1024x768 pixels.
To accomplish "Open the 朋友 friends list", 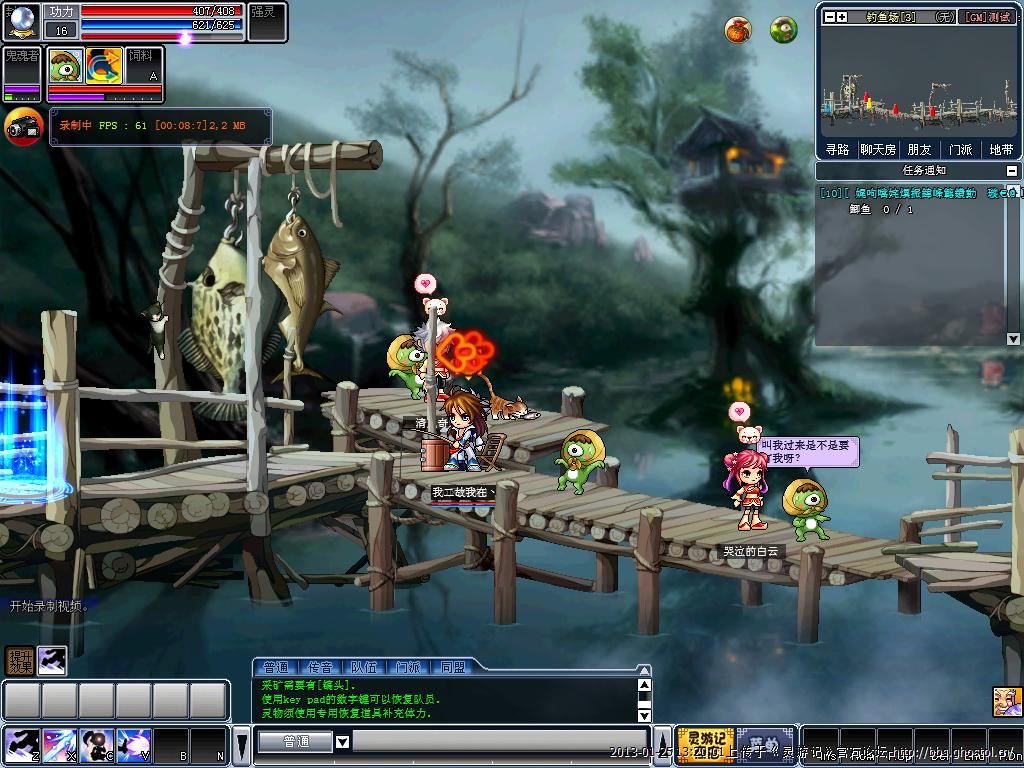I will pos(919,150).
